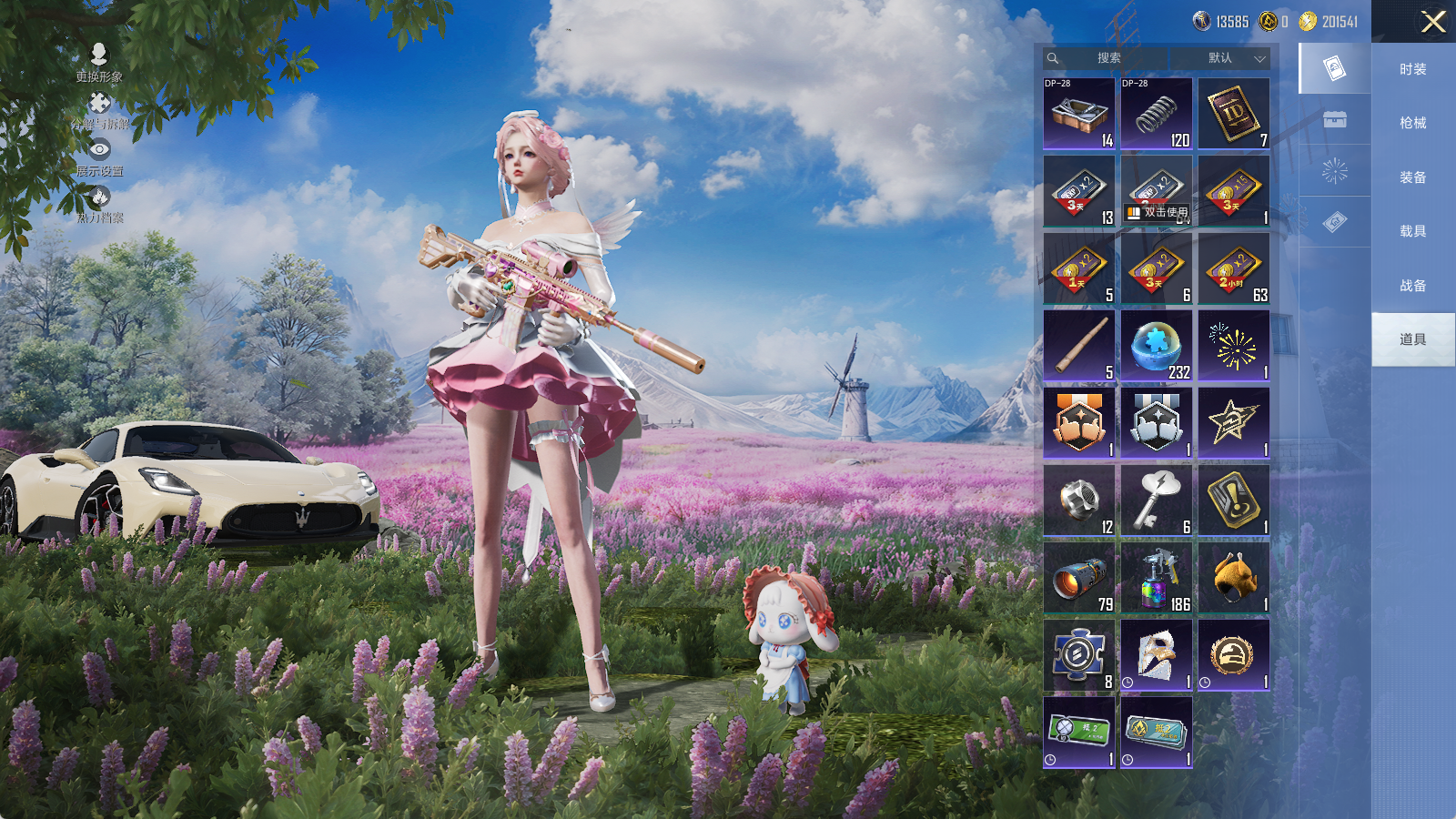Screen dimensions: 1456x819
Task: Select the spray paint can item
Action: pyautogui.click(x=1156, y=578)
